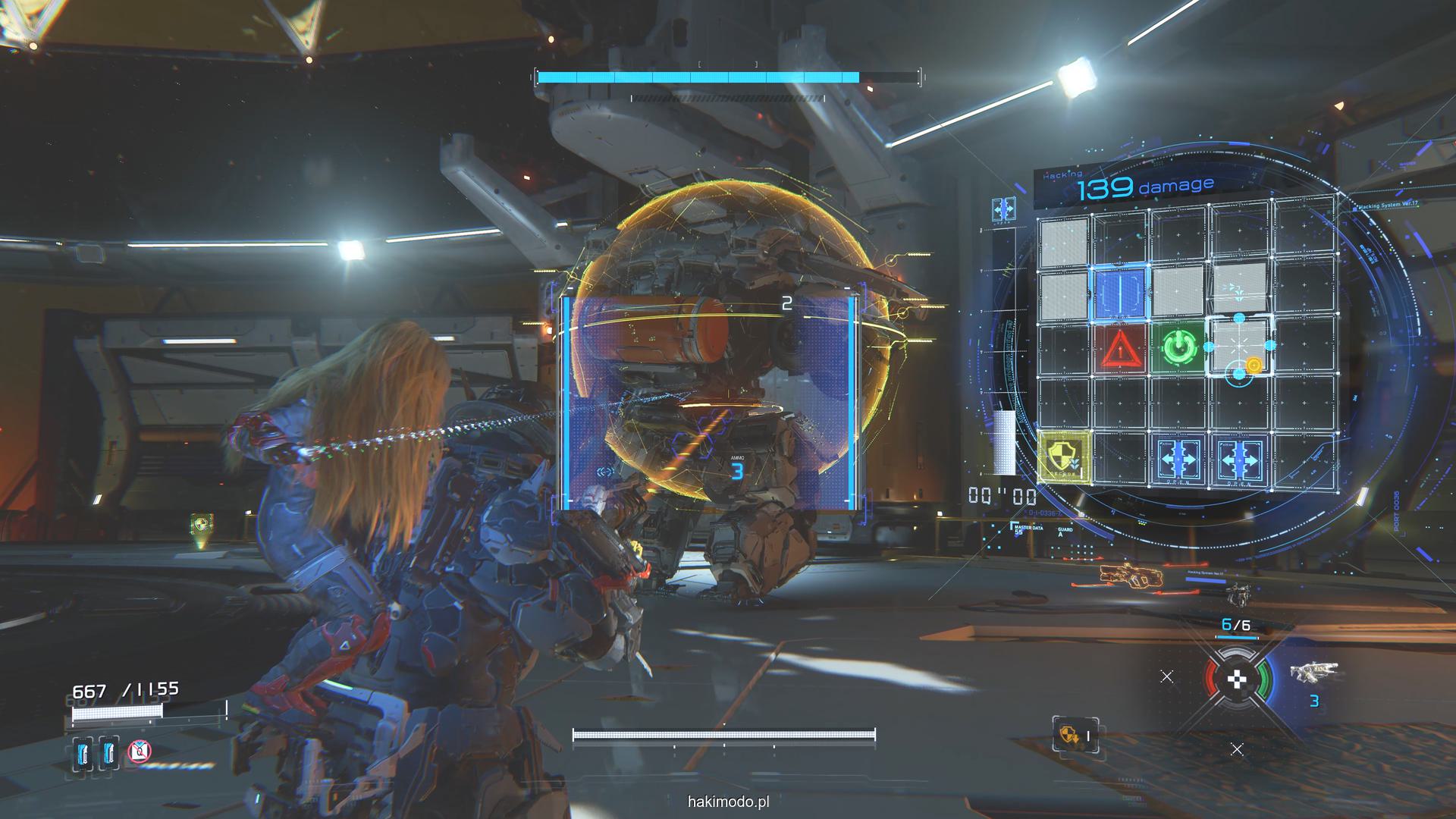Select the blue highlighted hacking grid tile
Image resolution: width=1456 pixels, height=819 pixels.
[x=1120, y=293]
